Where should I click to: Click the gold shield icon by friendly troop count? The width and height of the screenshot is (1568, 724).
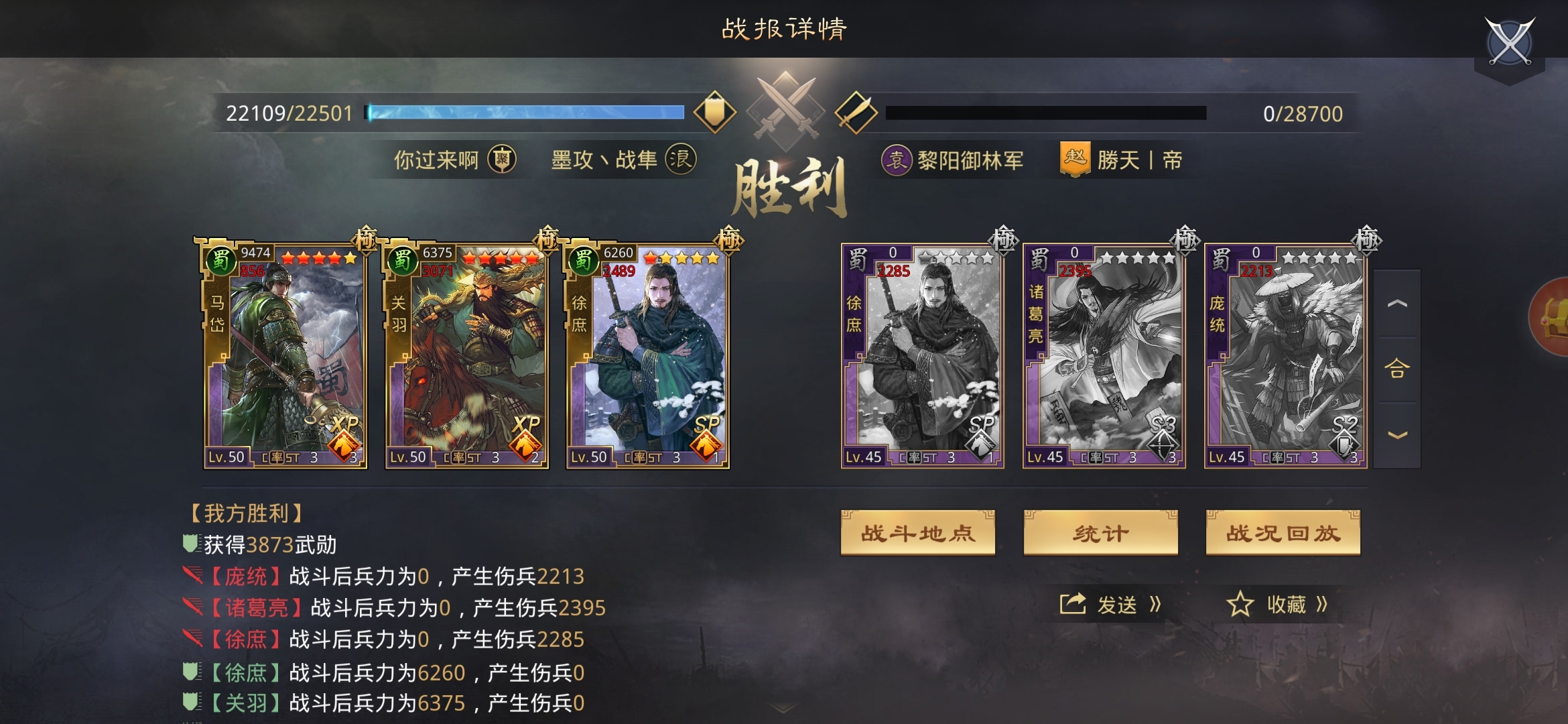pos(714,112)
